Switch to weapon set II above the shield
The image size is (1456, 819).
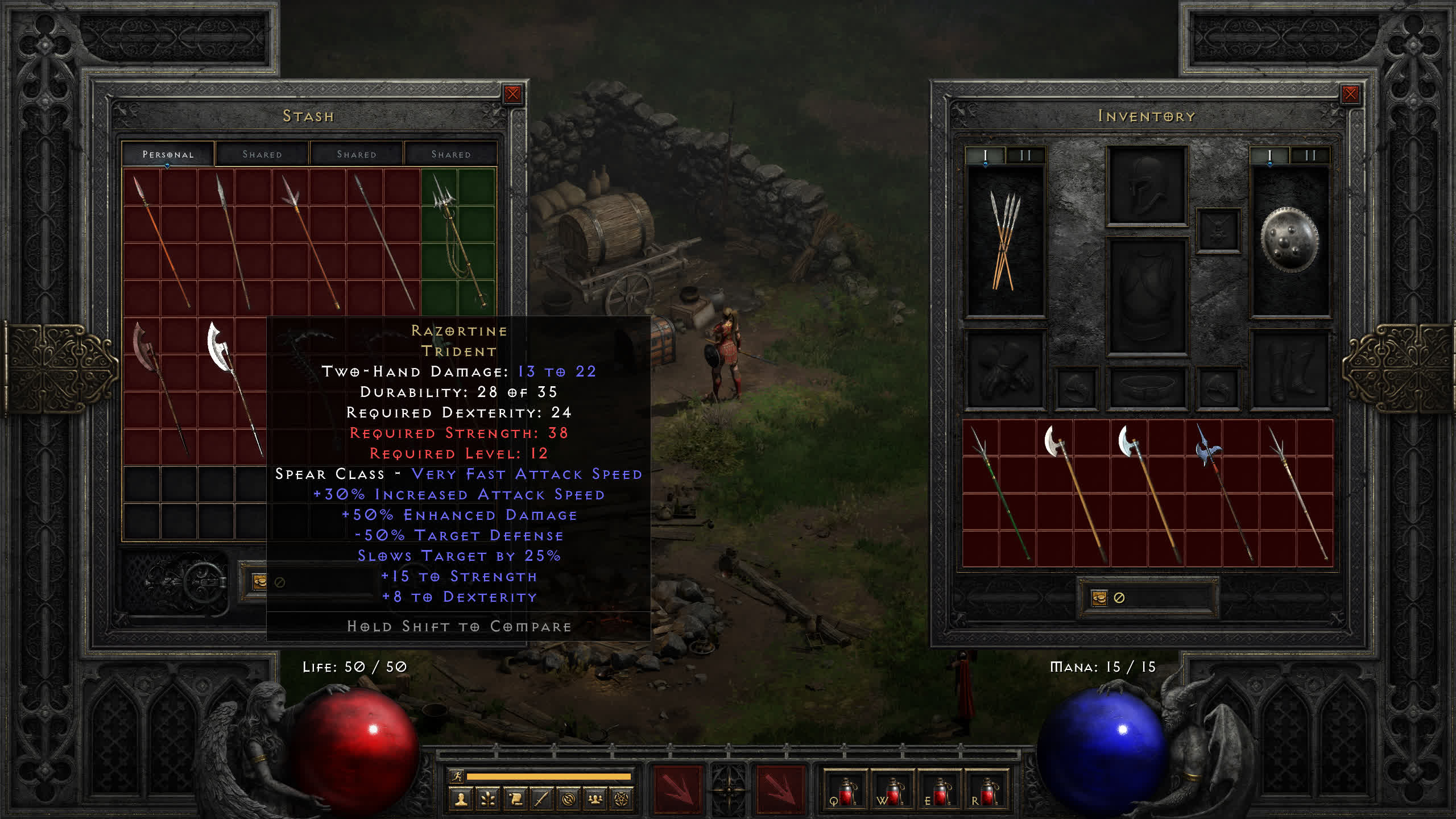tap(1310, 155)
